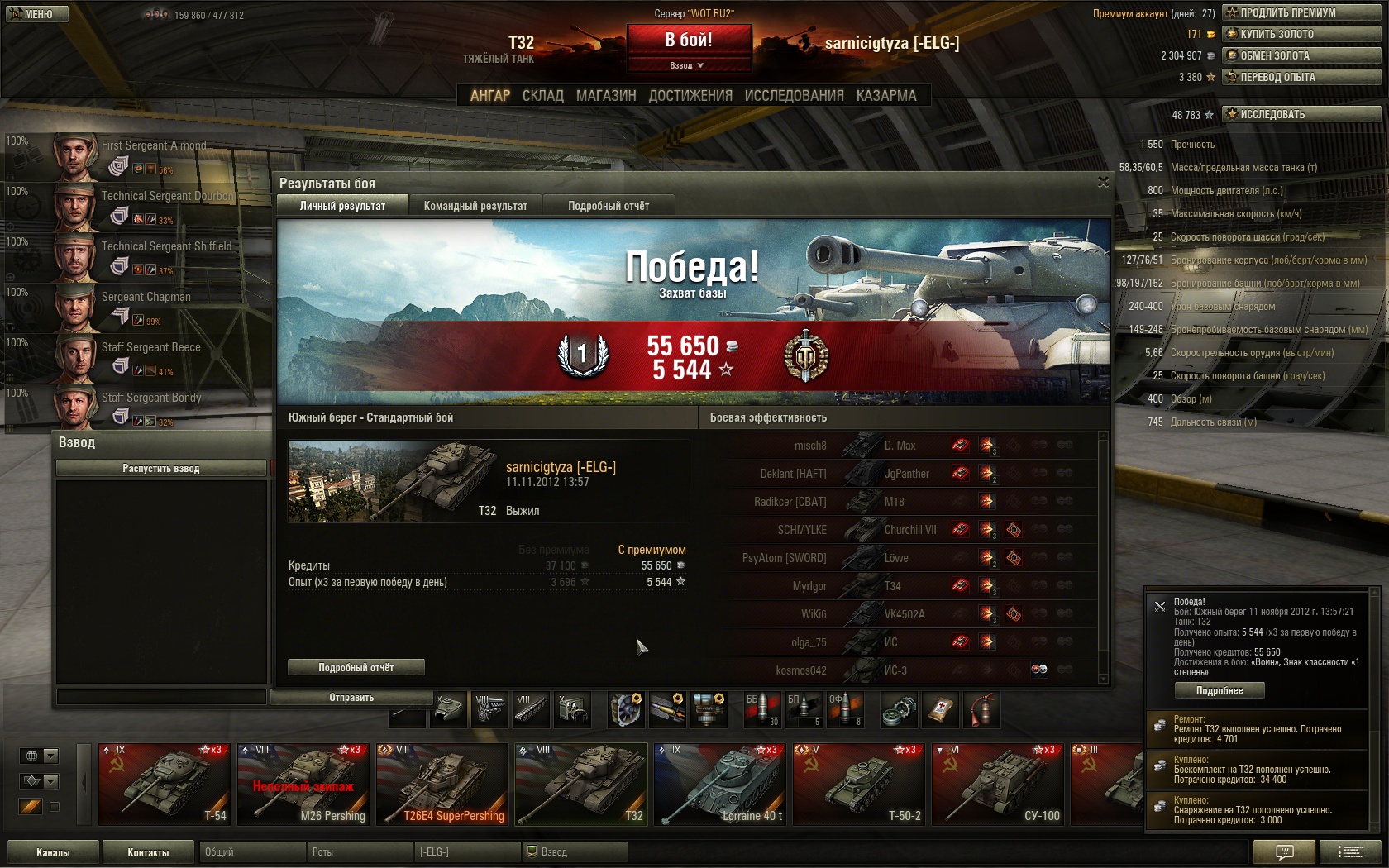The image size is (1389, 868).
Task: Close the Результаты боя window
Action: pyautogui.click(x=1103, y=182)
